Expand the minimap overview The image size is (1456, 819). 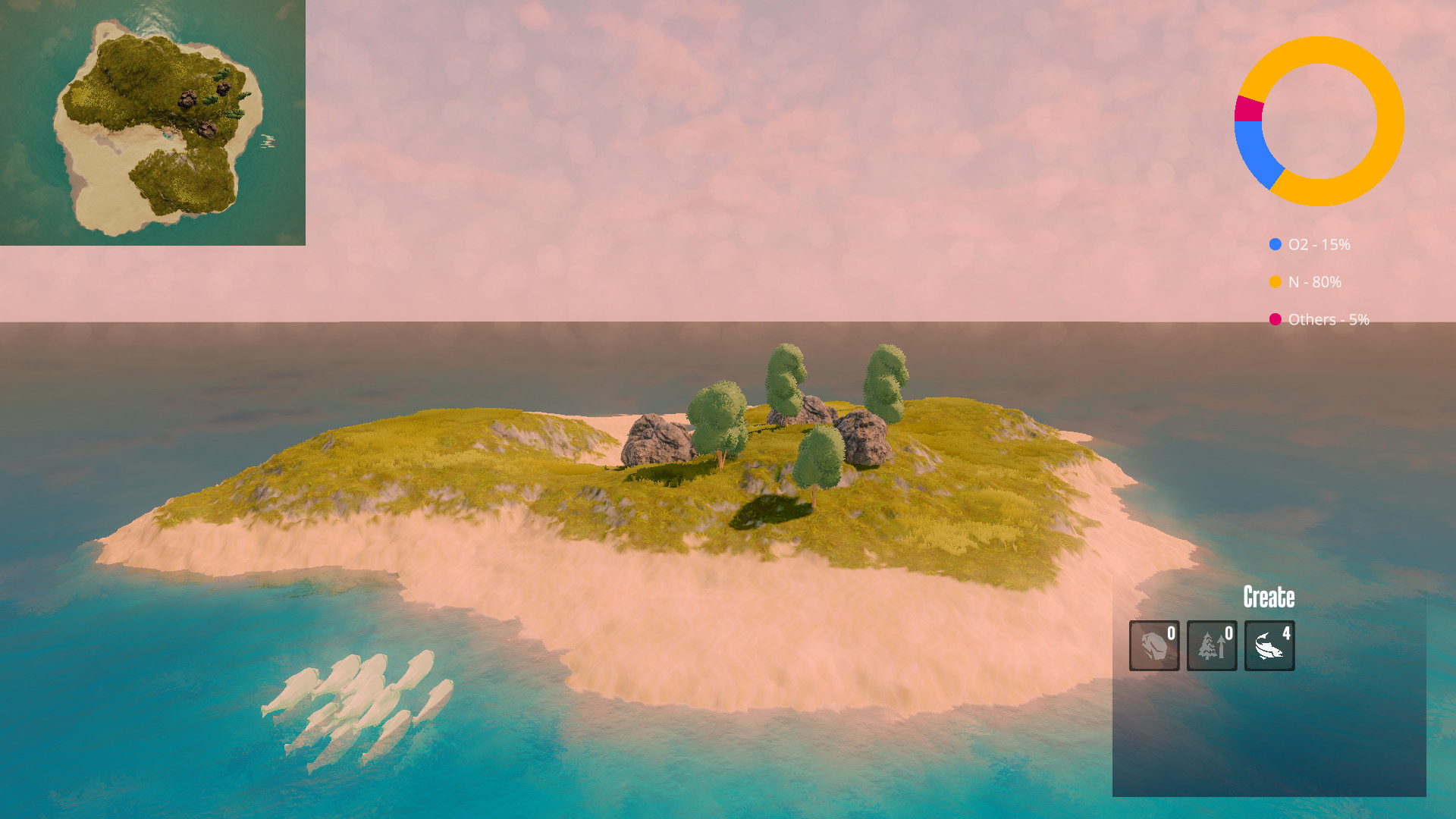[152, 121]
